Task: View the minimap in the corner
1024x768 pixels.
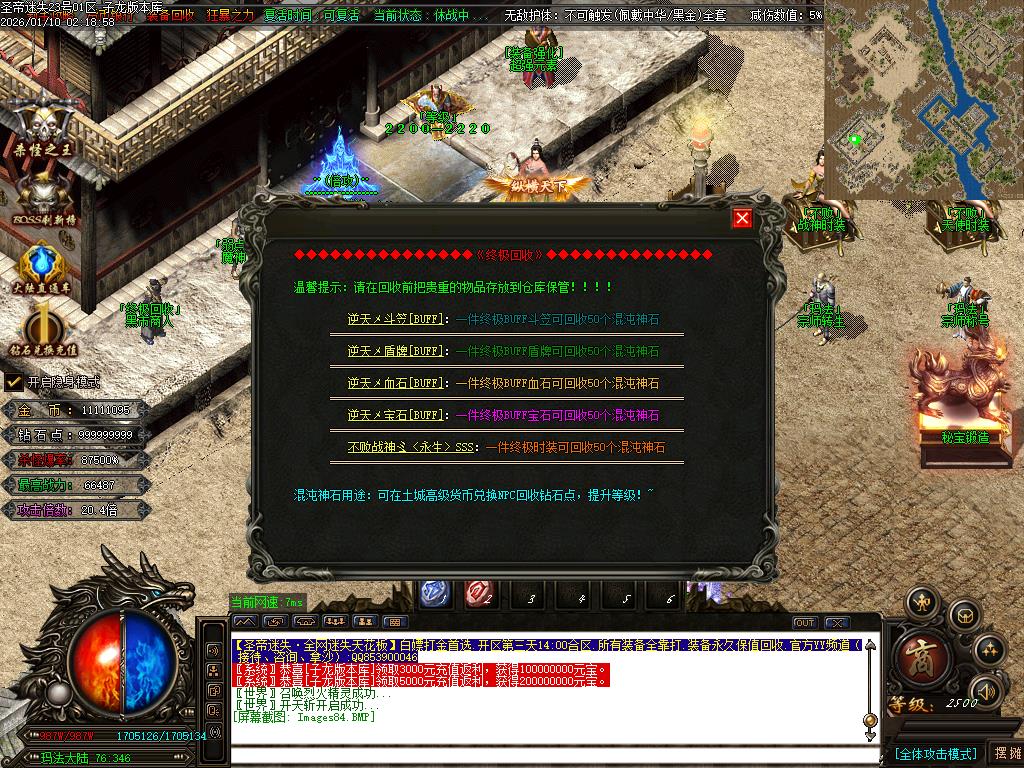Action: pos(922,100)
